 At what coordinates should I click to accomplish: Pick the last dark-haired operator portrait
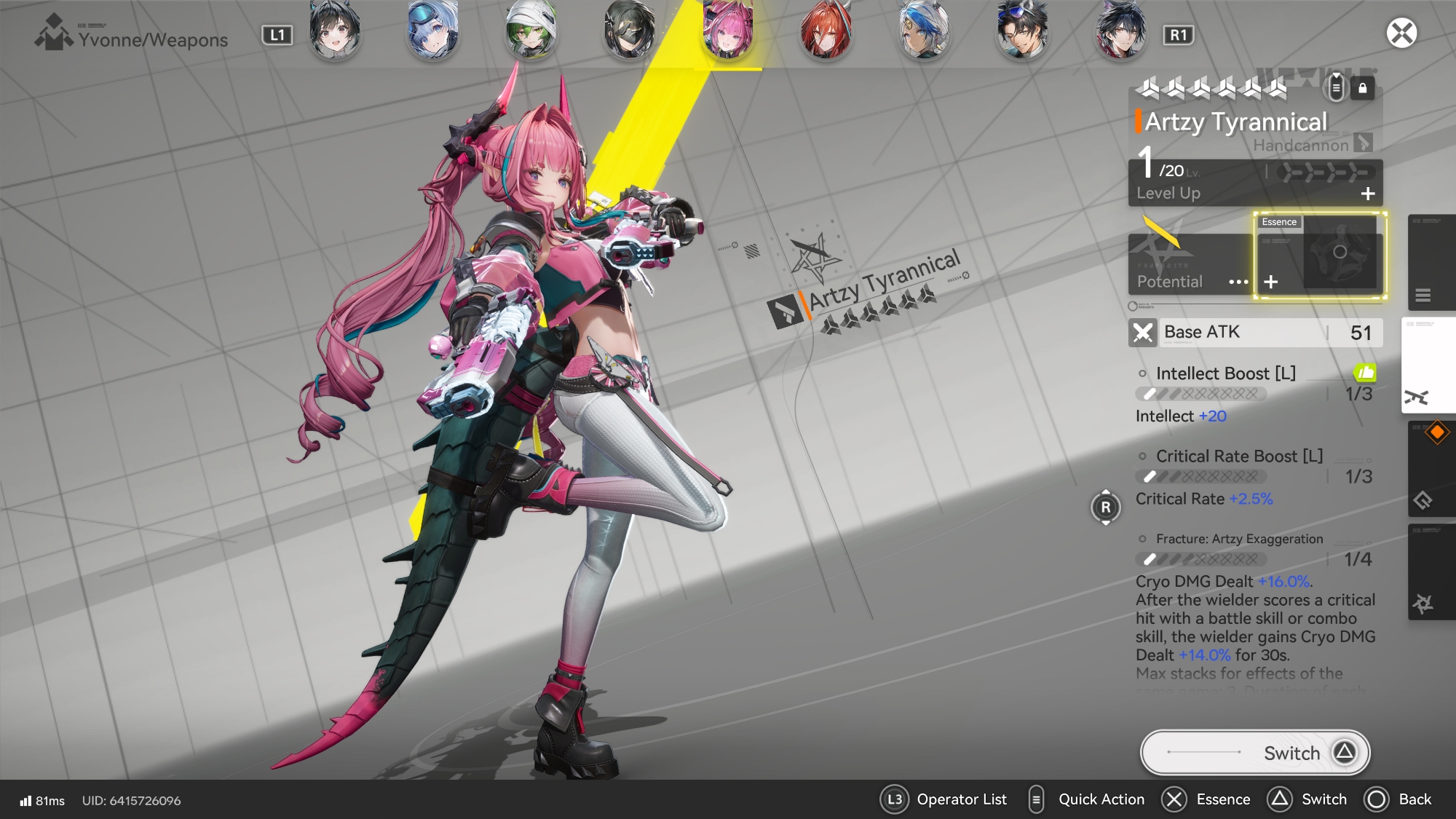tap(1120, 31)
